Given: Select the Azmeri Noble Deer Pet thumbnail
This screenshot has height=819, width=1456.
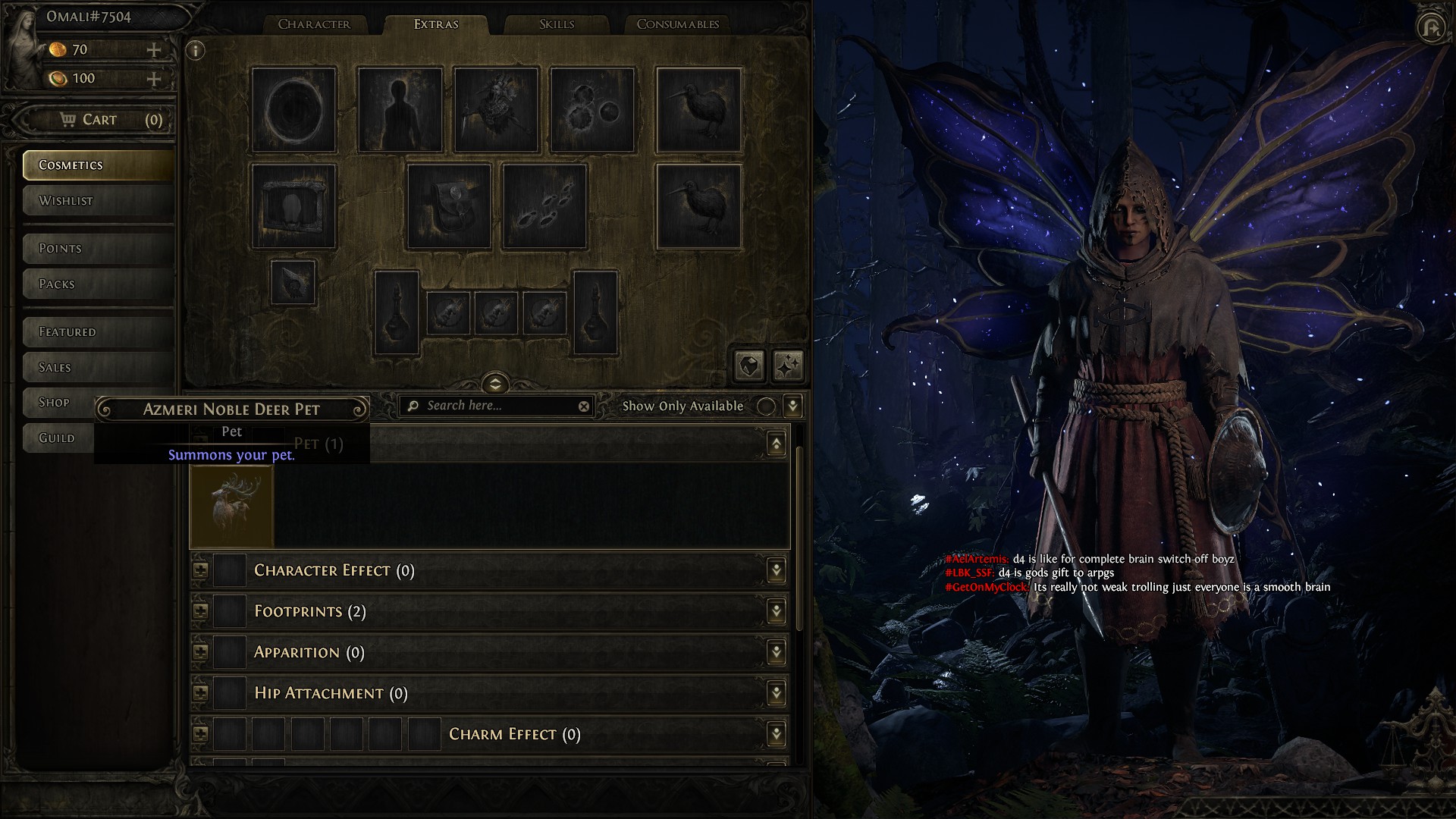Looking at the screenshot, I should pyautogui.click(x=232, y=504).
